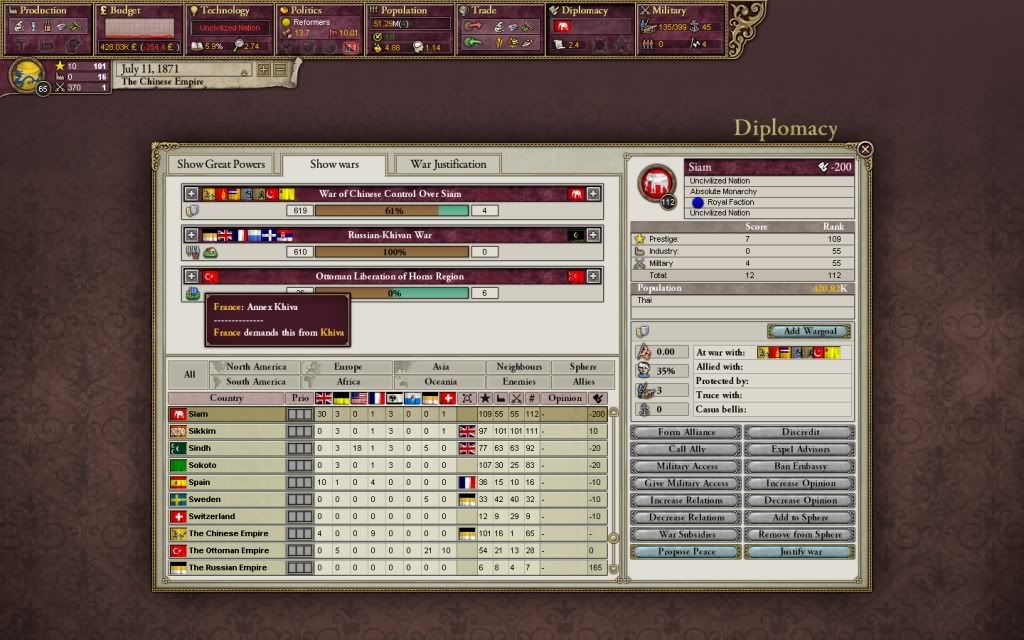Select the Justify war action
The height and width of the screenshot is (640, 1024).
pos(800,551)
